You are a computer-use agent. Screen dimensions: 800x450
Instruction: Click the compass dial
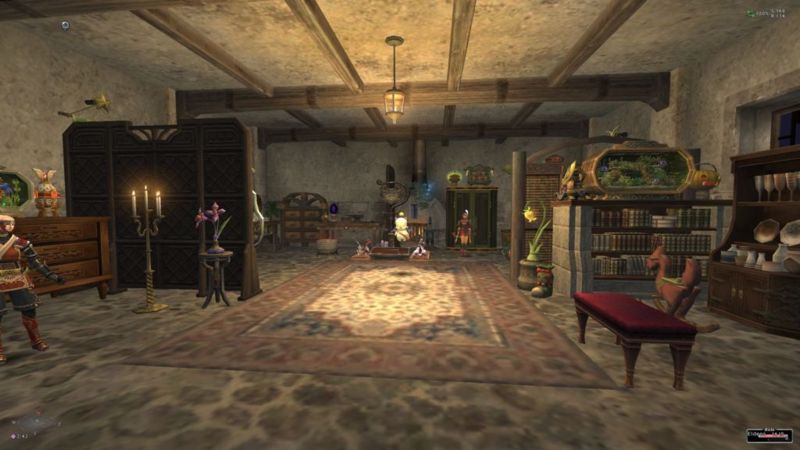click(35, 422)
